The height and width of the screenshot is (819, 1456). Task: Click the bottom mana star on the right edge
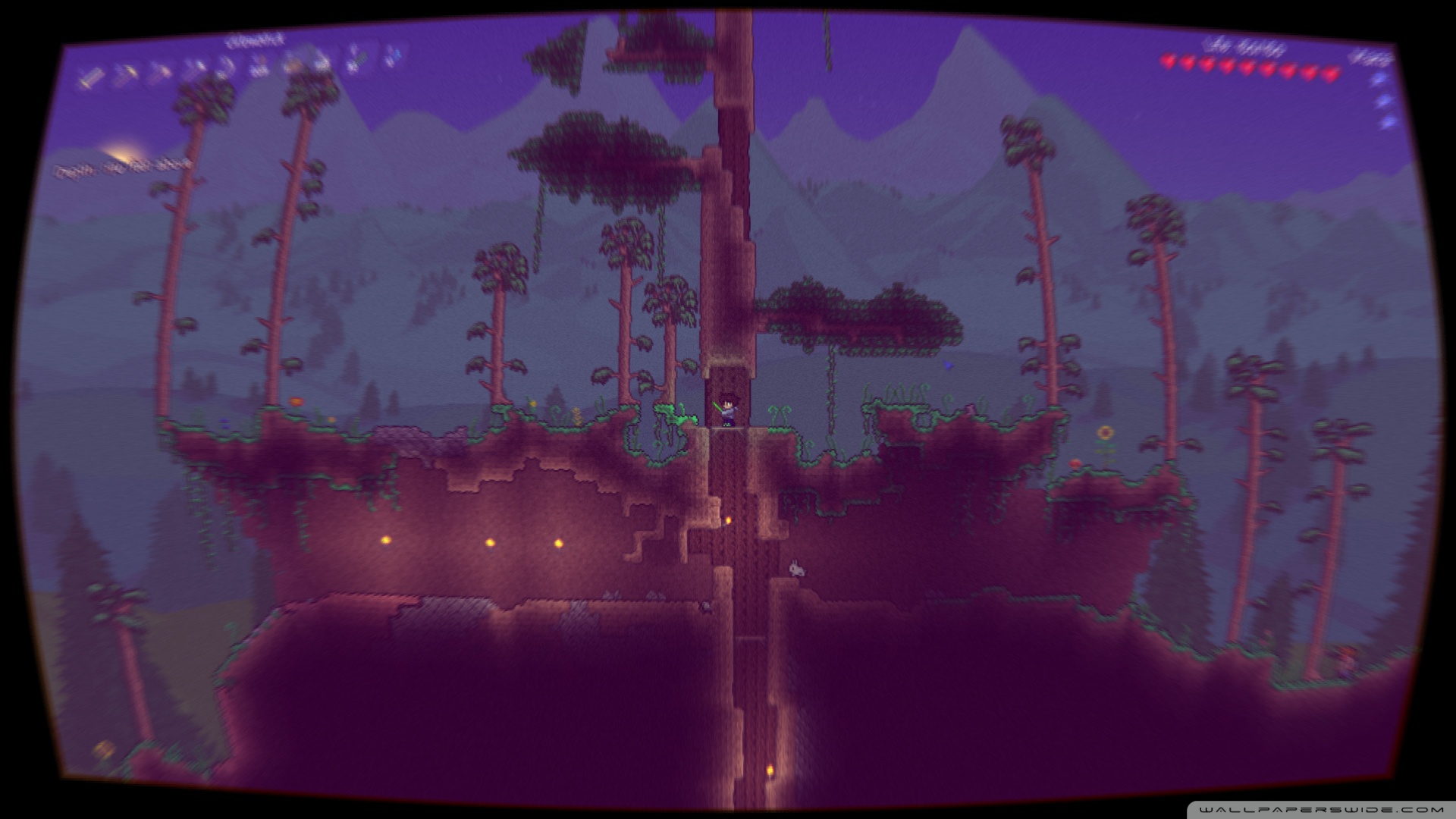(x=1388, y=121)
